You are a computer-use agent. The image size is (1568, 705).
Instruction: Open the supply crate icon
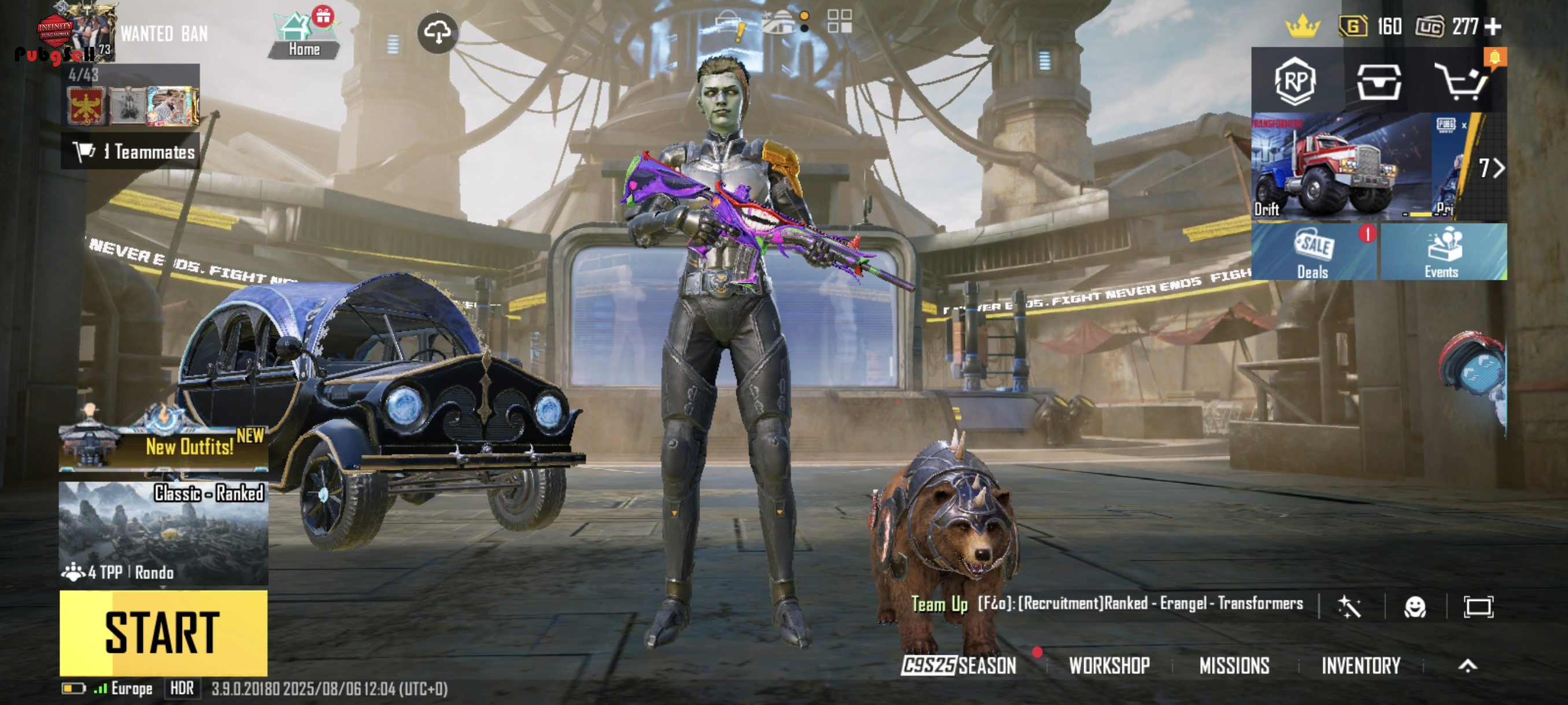[x=1379, y=81]
